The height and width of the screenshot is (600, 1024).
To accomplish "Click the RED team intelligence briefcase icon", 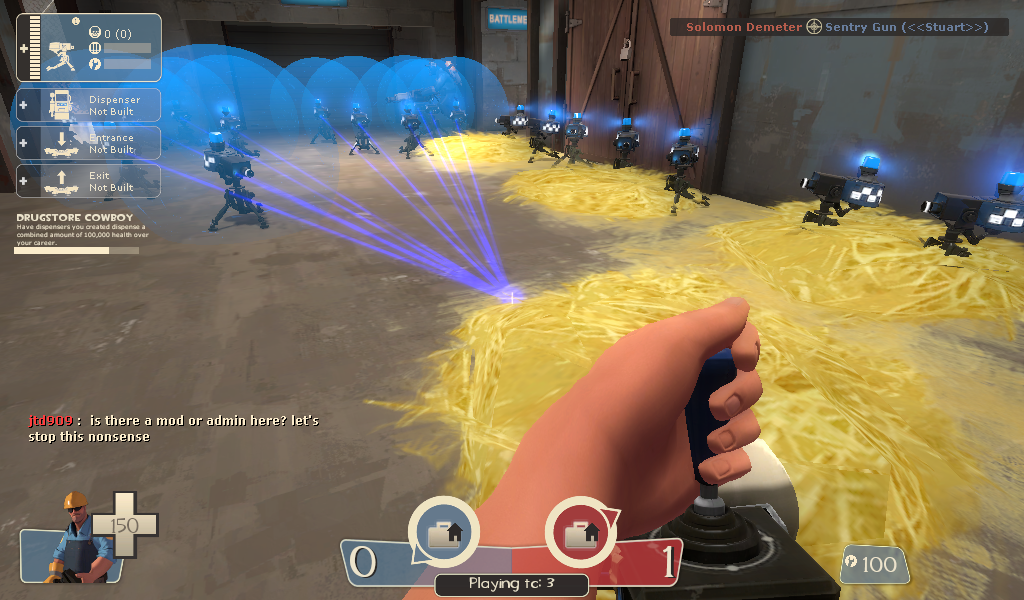I will pyautogui.click(x=580, y=533).
